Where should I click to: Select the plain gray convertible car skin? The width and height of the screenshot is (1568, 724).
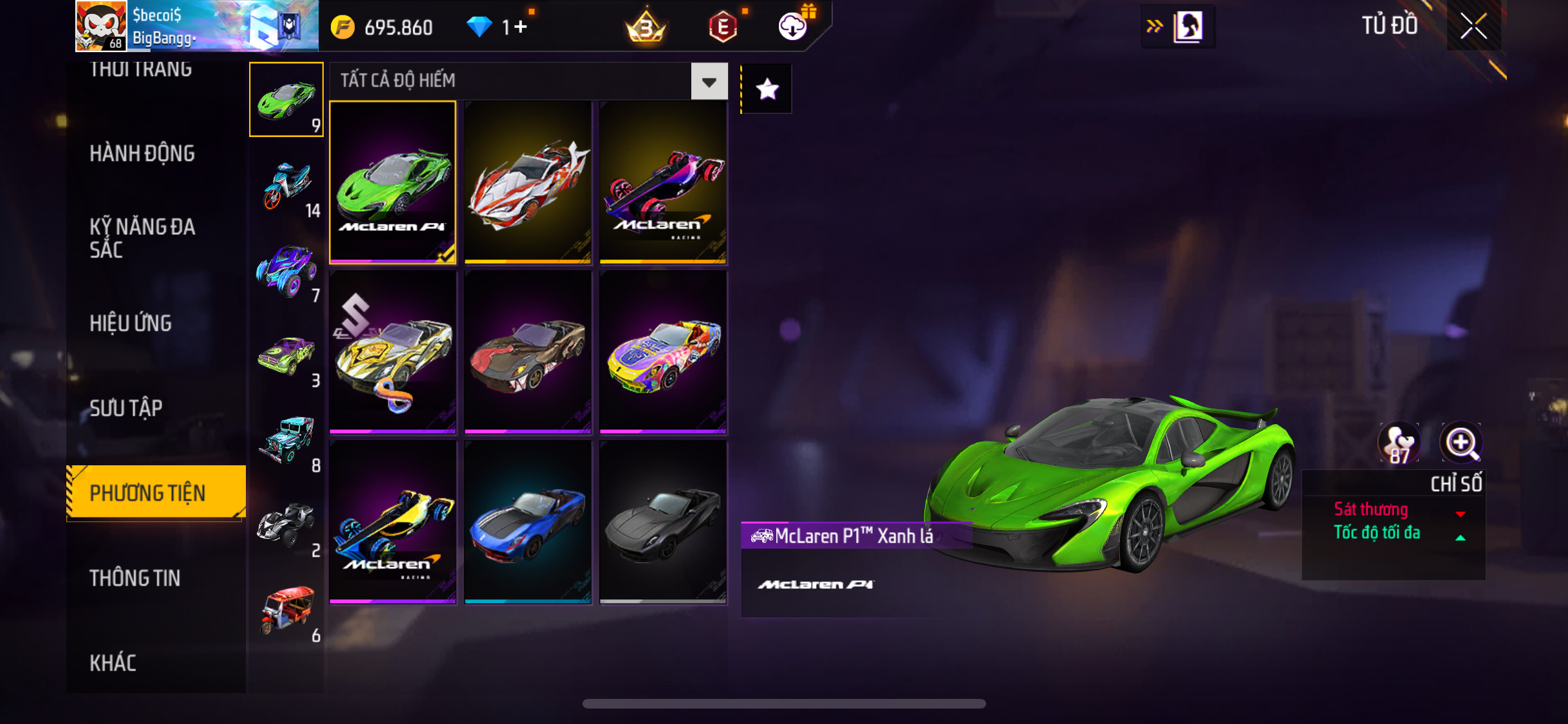[x=663, y=522]
